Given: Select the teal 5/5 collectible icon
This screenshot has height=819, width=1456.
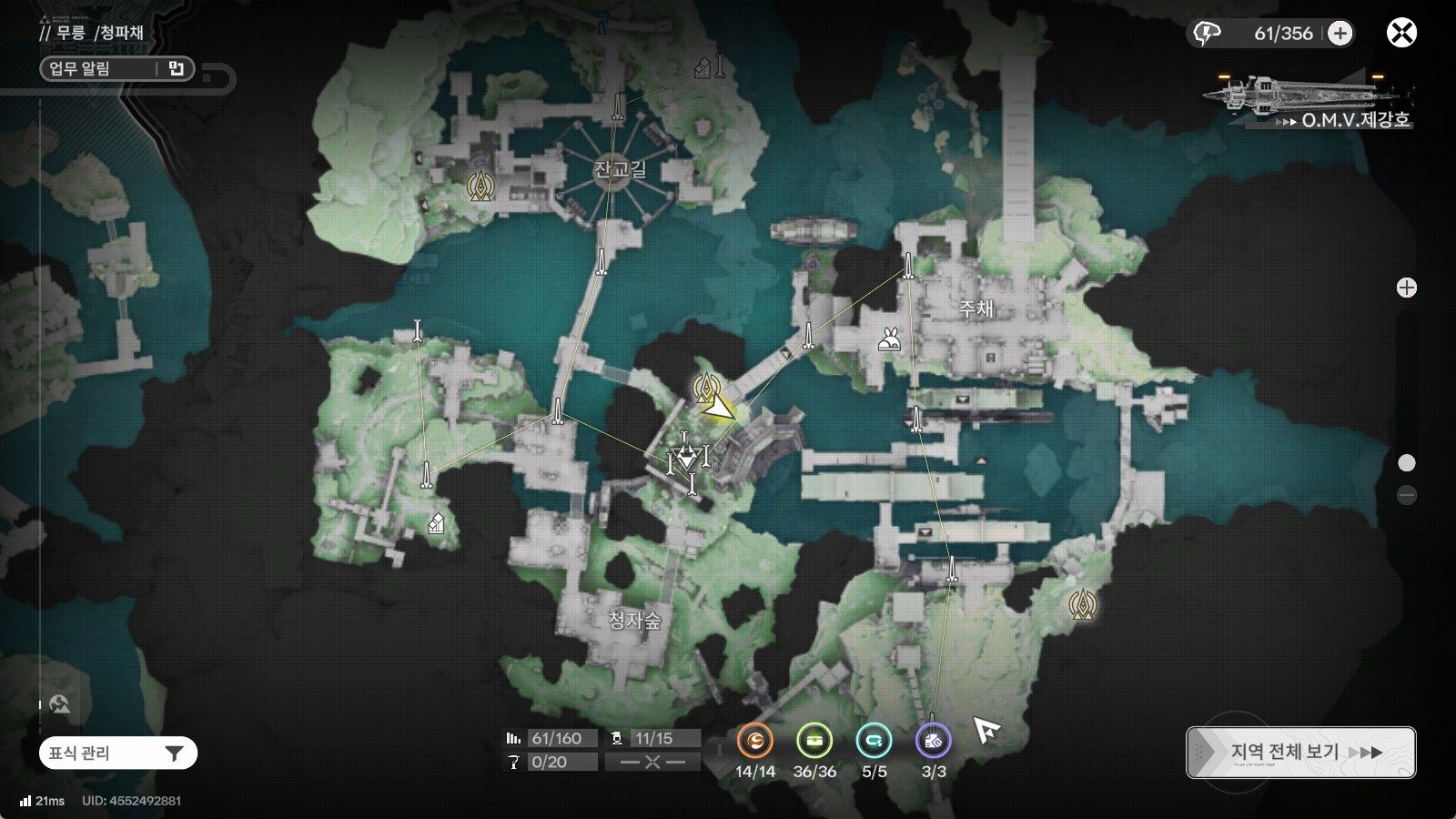Looking at the screenshot, I should coord(875,742).
